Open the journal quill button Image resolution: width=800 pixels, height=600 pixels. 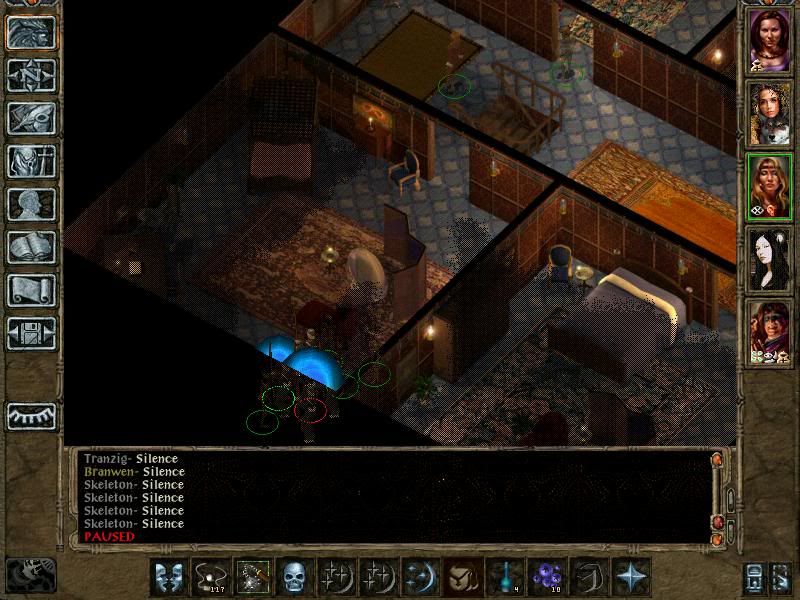pyautogui.click(x=31, y=118)
